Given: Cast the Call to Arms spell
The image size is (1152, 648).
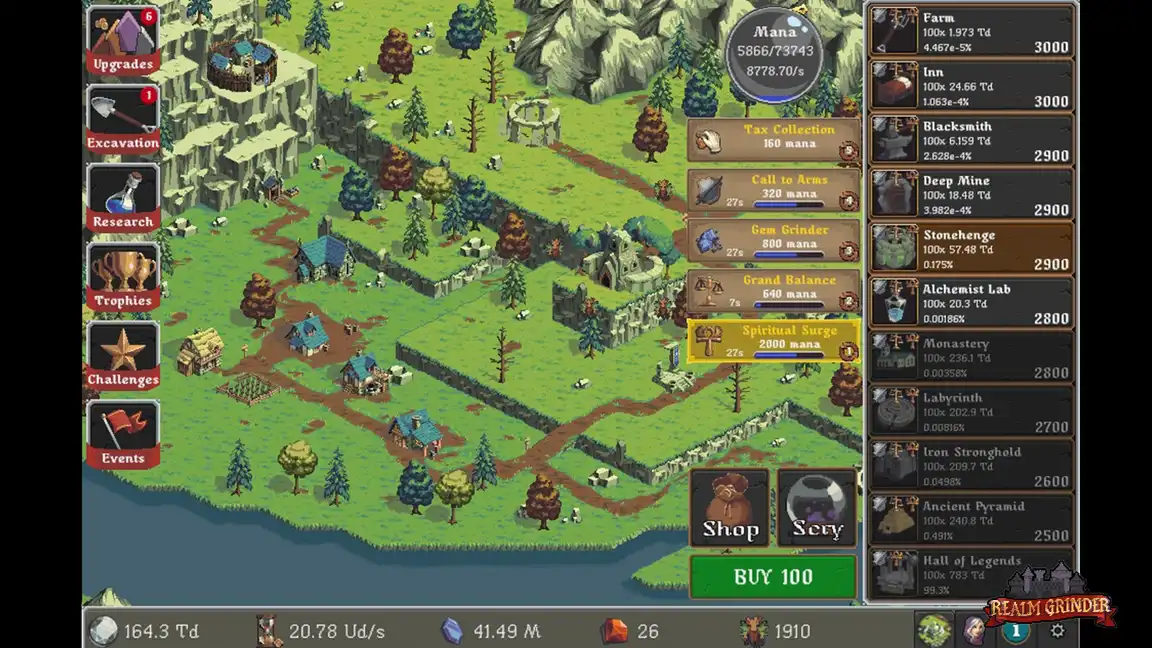Looking at the screenshot, I should (774, 190).
